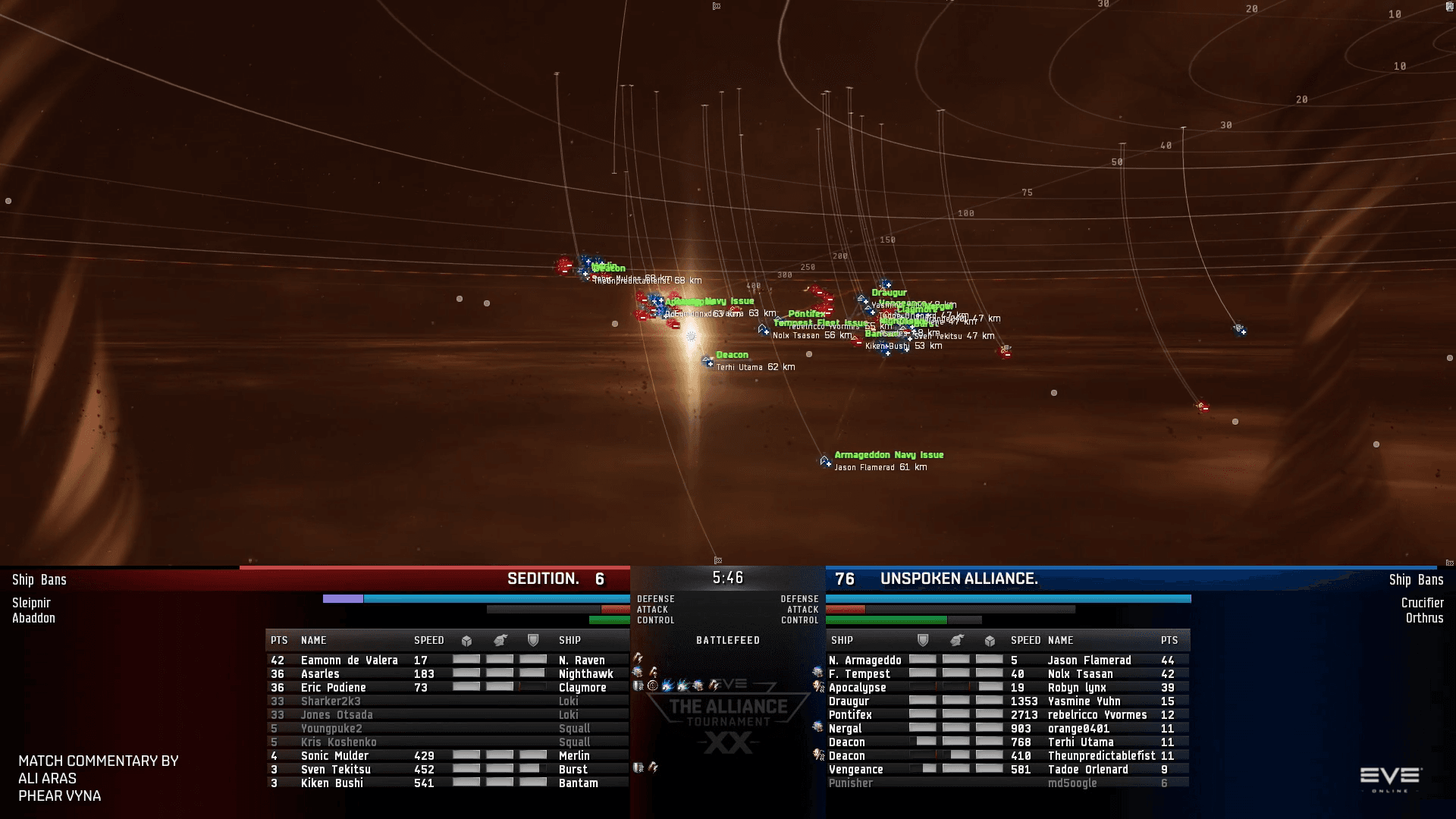Select Jason Flamerad's row in the team list
The width and height of the screenshot is (1456, 819).
1007,661
